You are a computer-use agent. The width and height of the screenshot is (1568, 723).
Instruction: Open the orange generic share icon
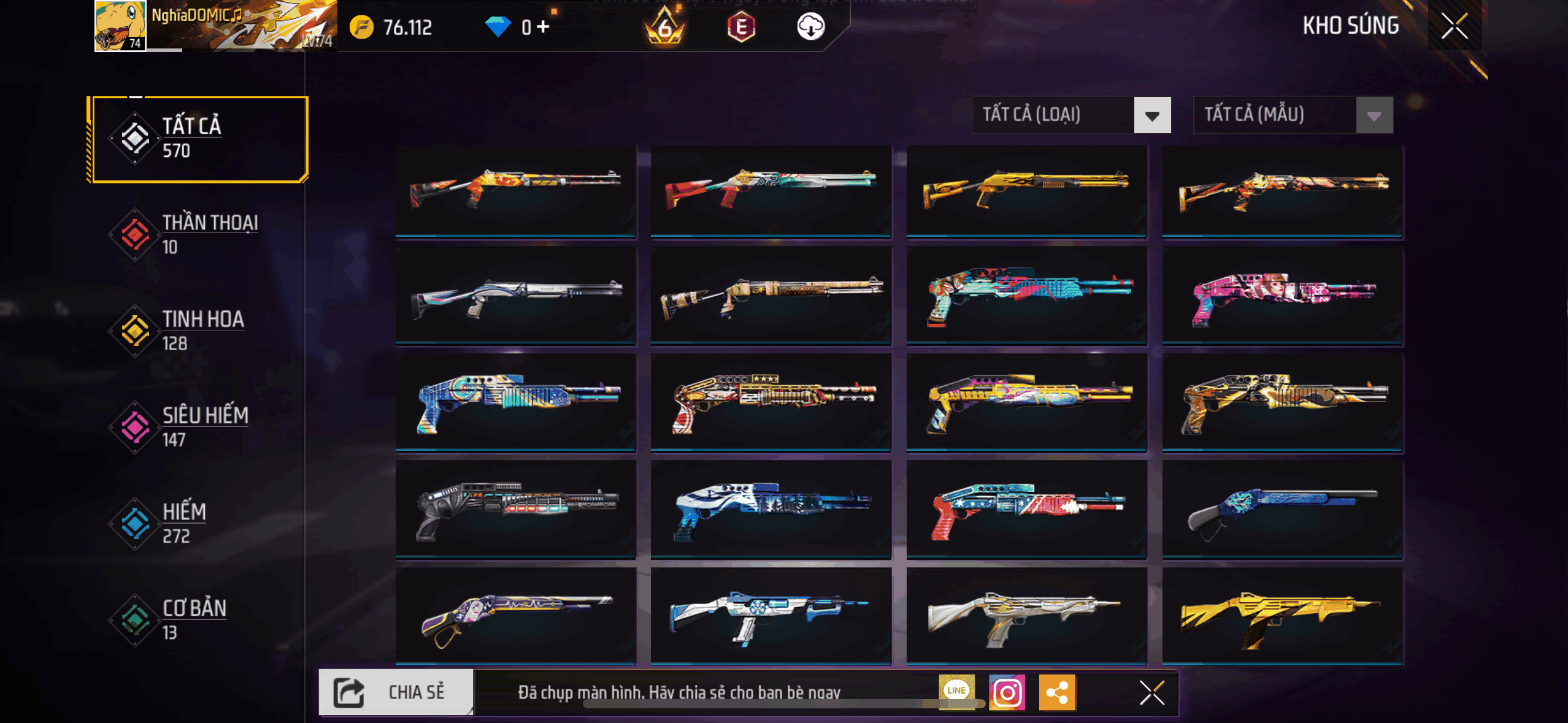click(1057, 692)
